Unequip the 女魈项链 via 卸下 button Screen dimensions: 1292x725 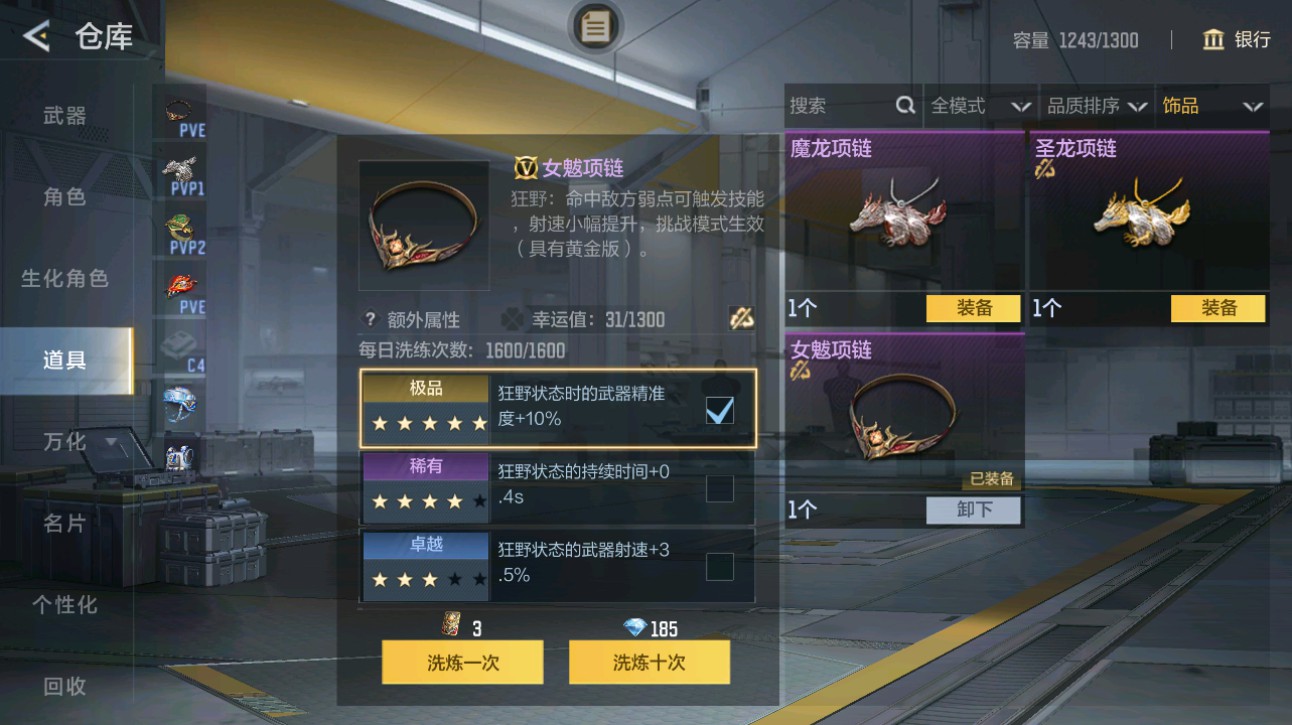coord(973,511)
